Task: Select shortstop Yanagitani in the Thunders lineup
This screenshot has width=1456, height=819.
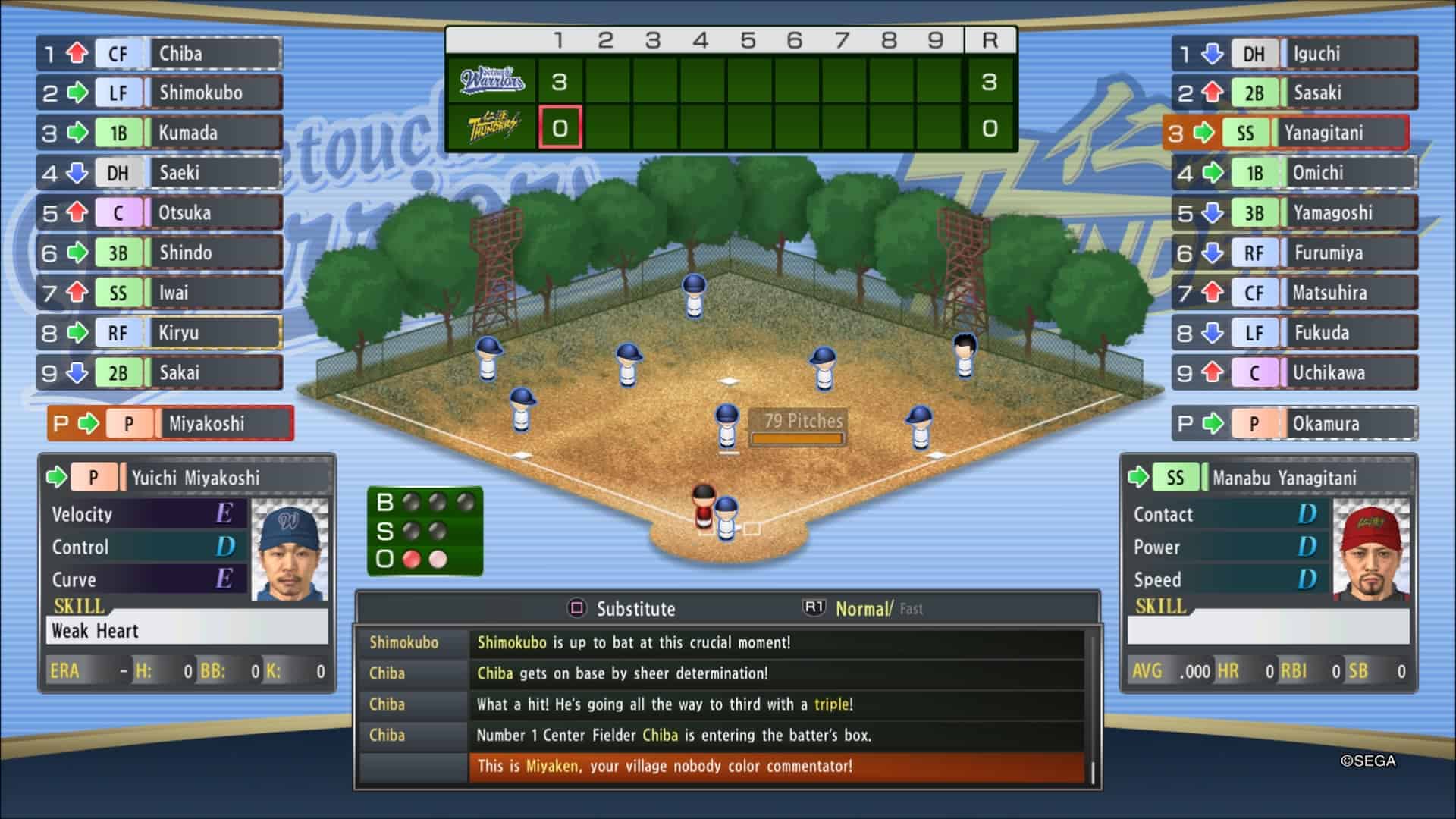Action: tap(1287, 133)
